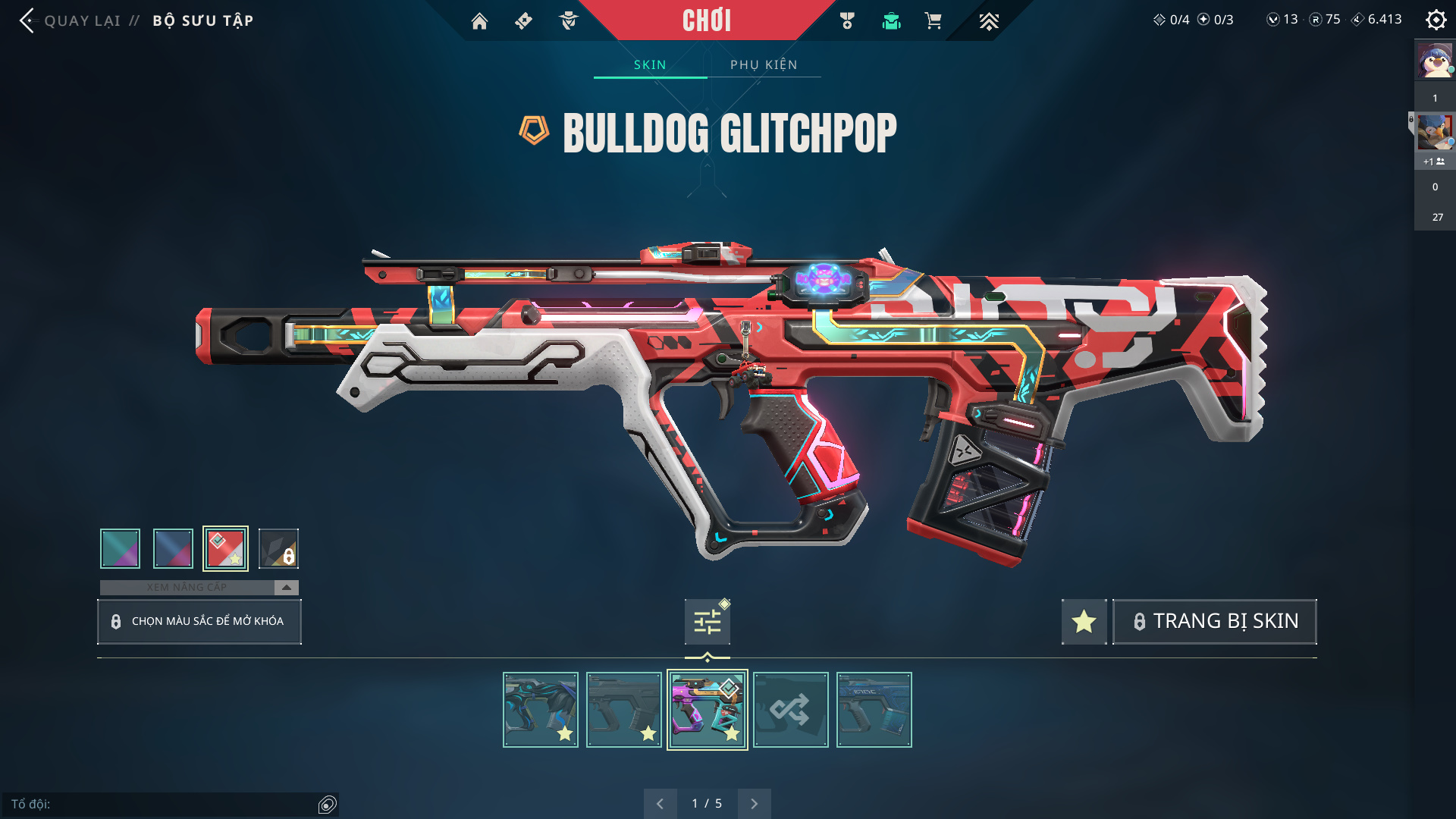Open the settings gear
The height and width of the screenshot is (819, 1456).
(1436, 20)
